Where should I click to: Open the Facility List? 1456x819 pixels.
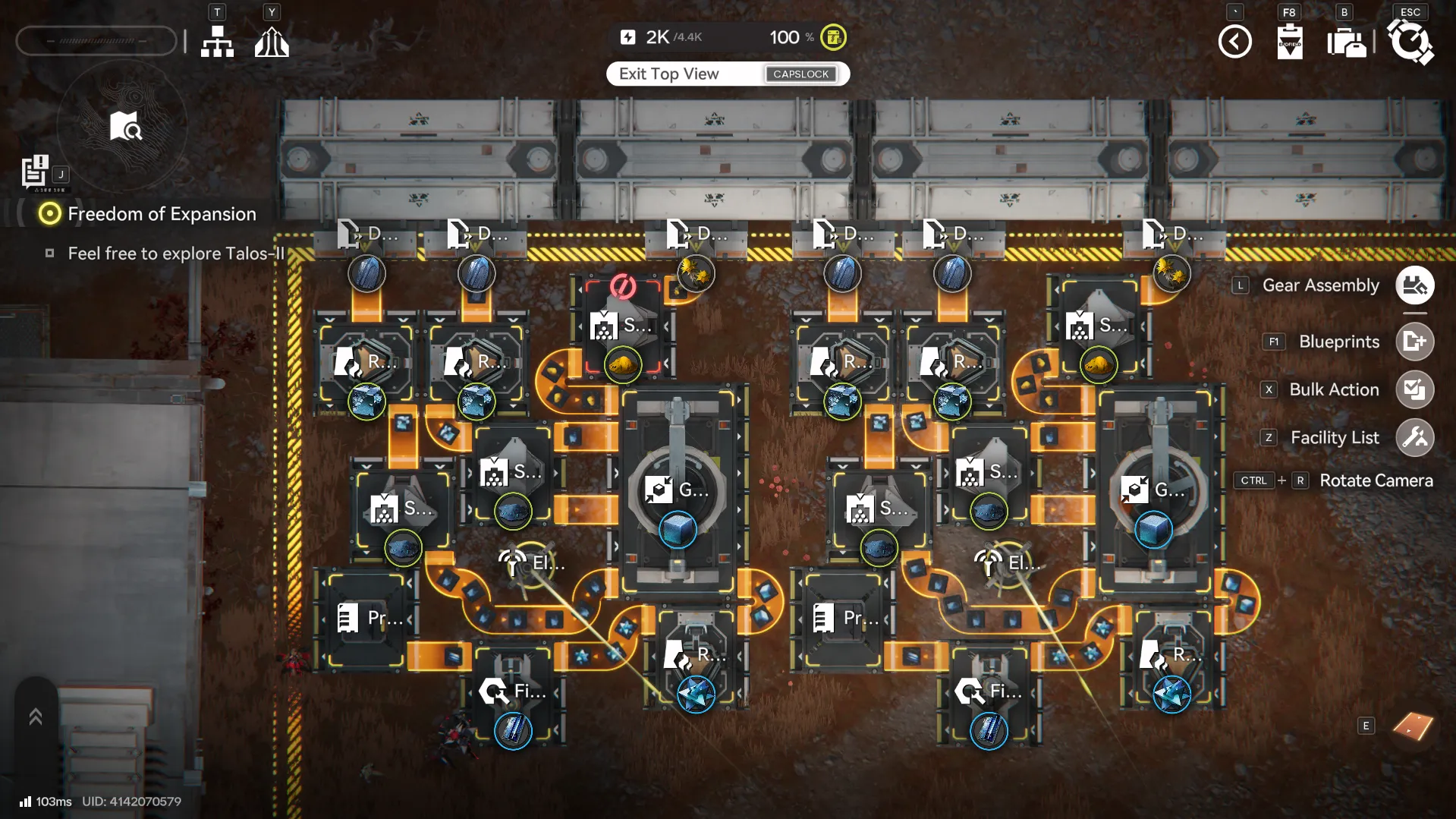1414,438
